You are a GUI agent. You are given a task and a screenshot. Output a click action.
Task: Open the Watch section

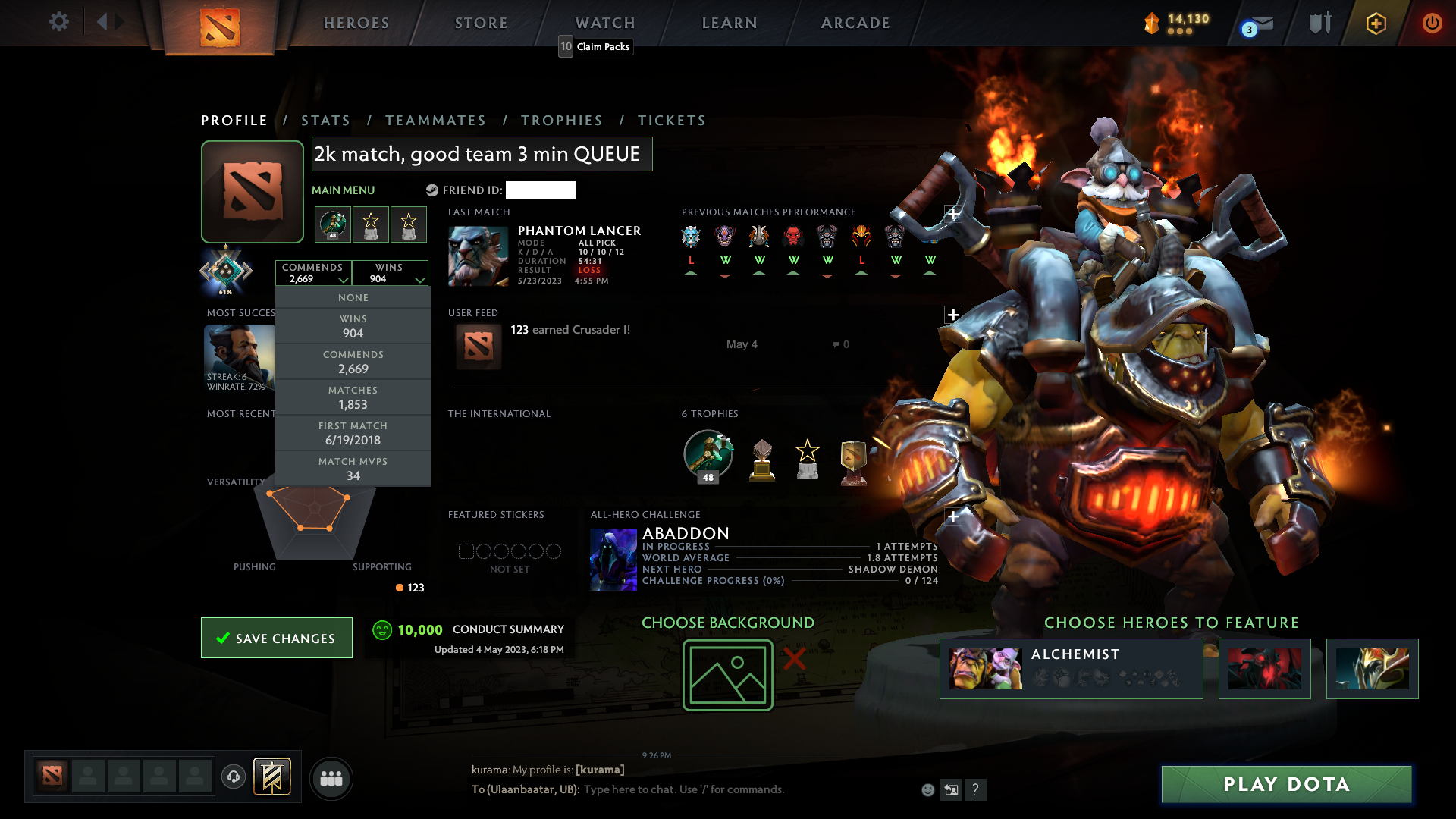[x=605, y=23]
